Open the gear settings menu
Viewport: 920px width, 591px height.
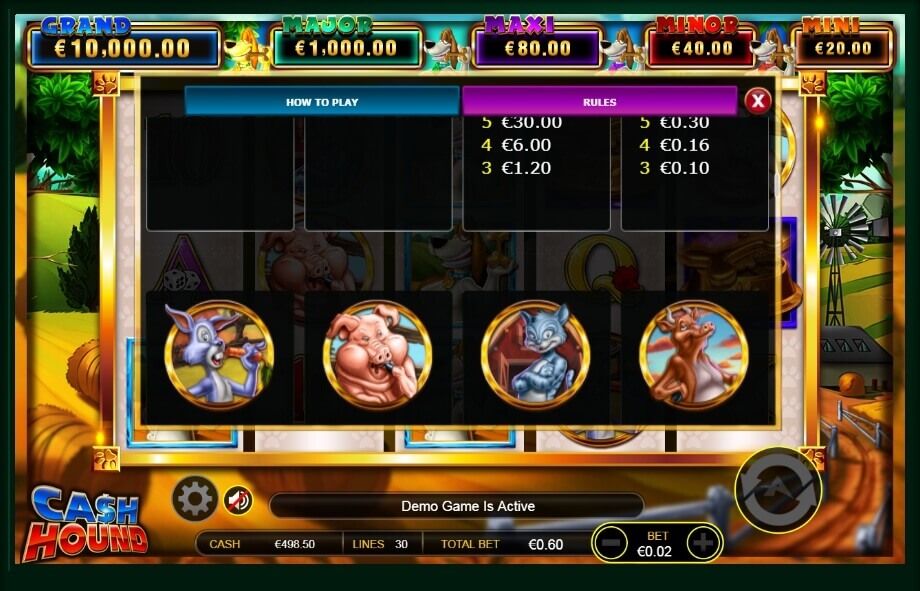[194, 498]
